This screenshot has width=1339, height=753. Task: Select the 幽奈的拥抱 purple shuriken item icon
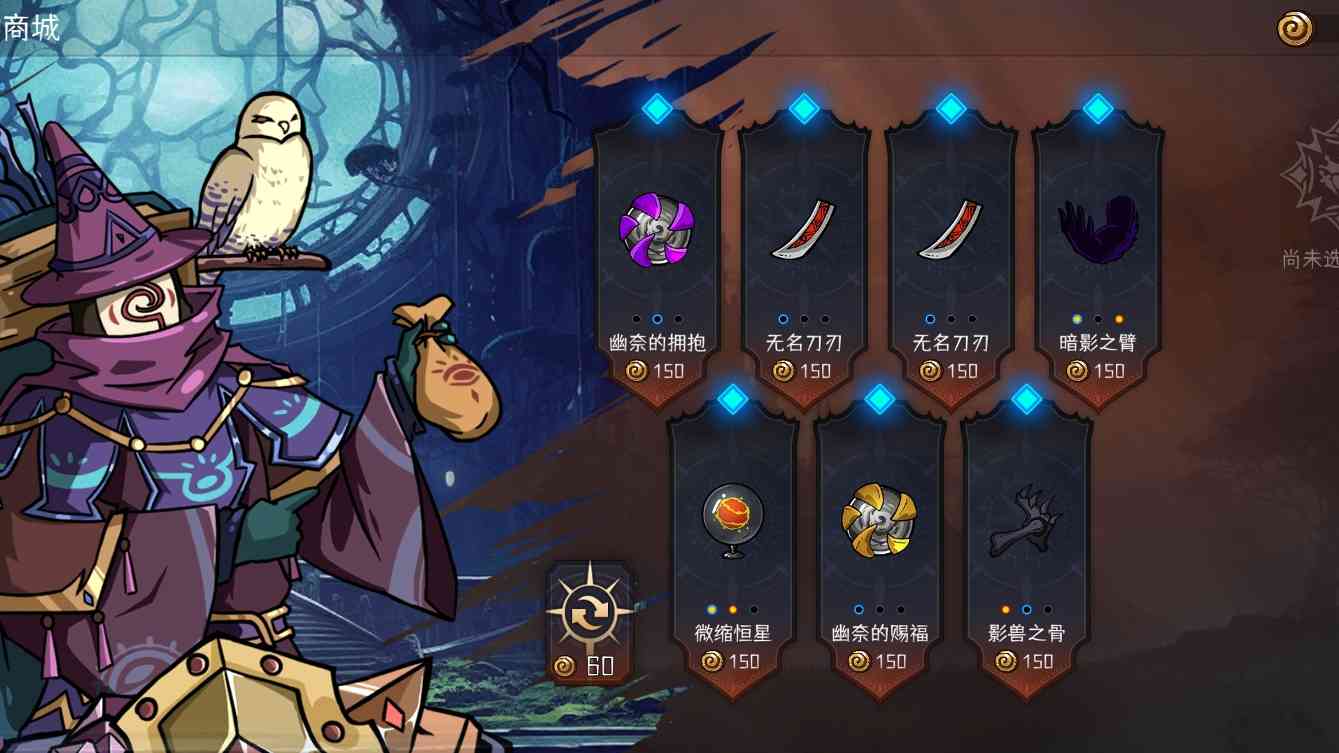(x=657, y=233)
